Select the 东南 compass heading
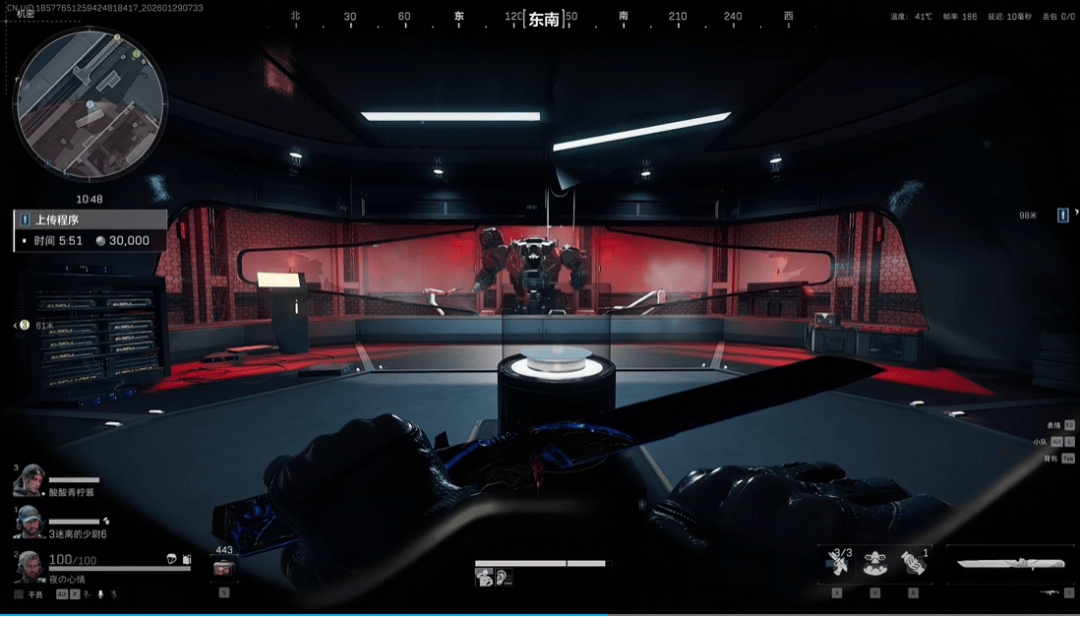Screen dimensions: 1080x617 pyautogui.click(x=543, y=18)
